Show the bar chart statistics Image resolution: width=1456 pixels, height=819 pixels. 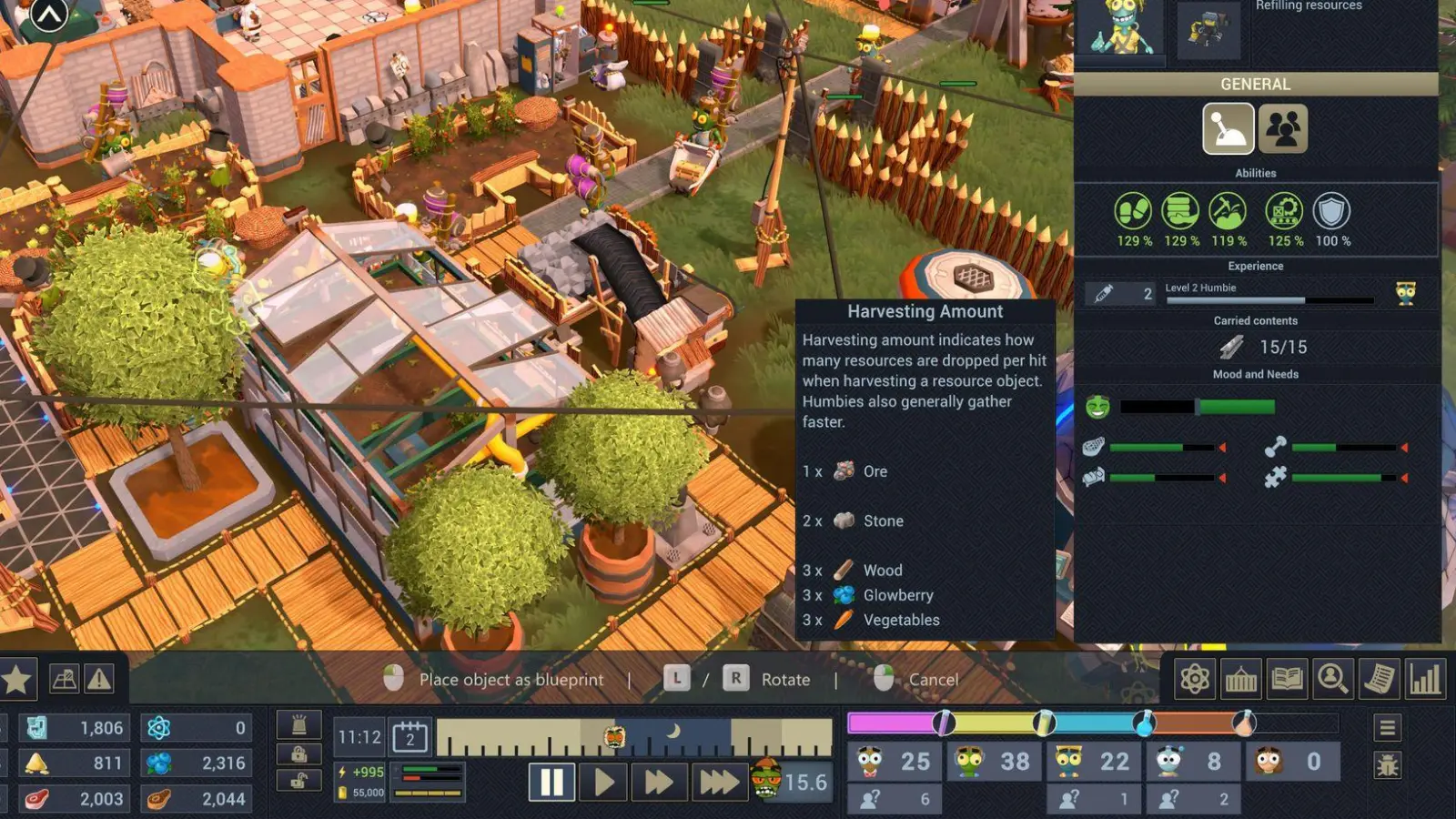click(1425, 679)
